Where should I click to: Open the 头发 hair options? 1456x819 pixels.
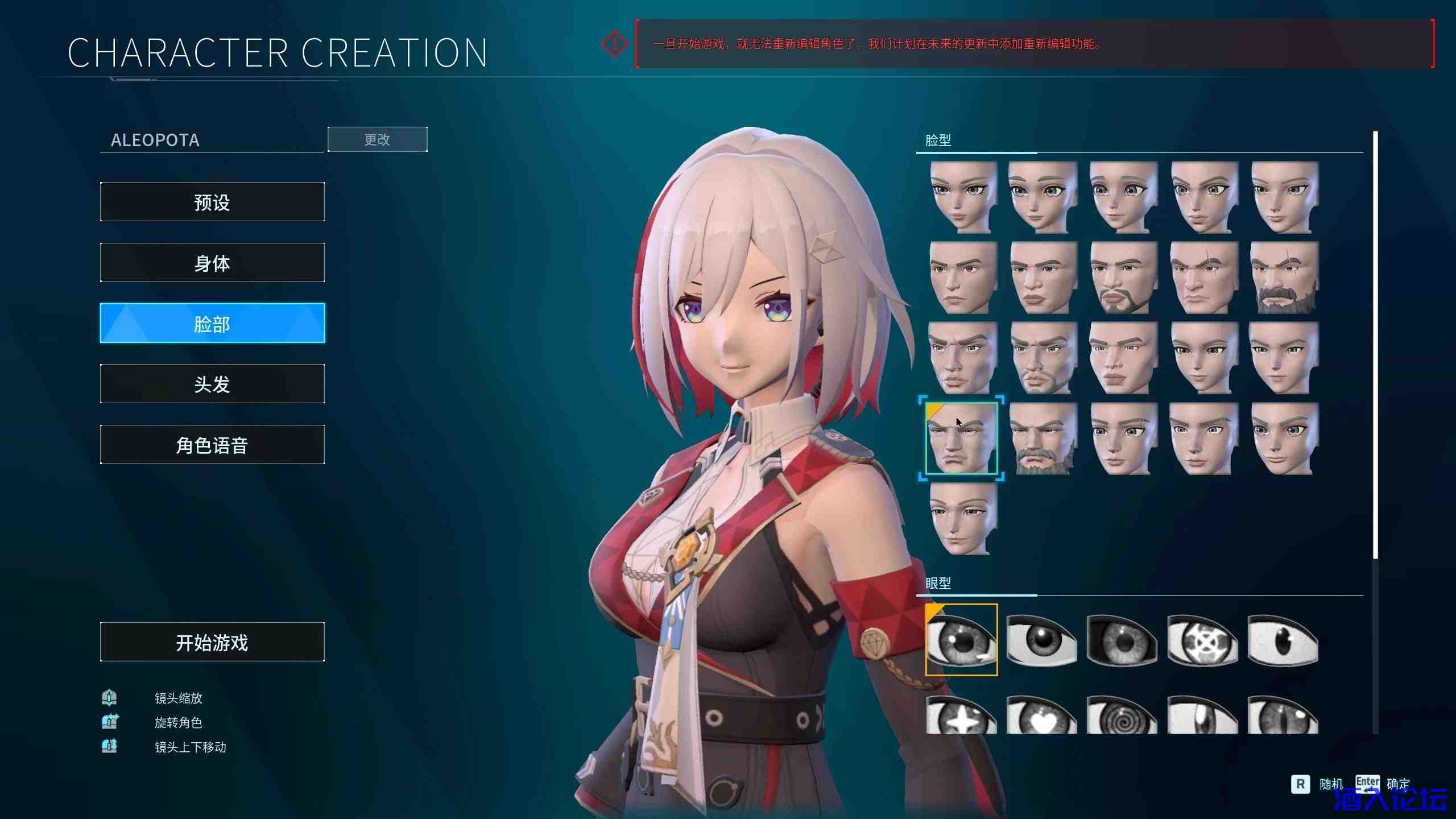pos(212,384)
